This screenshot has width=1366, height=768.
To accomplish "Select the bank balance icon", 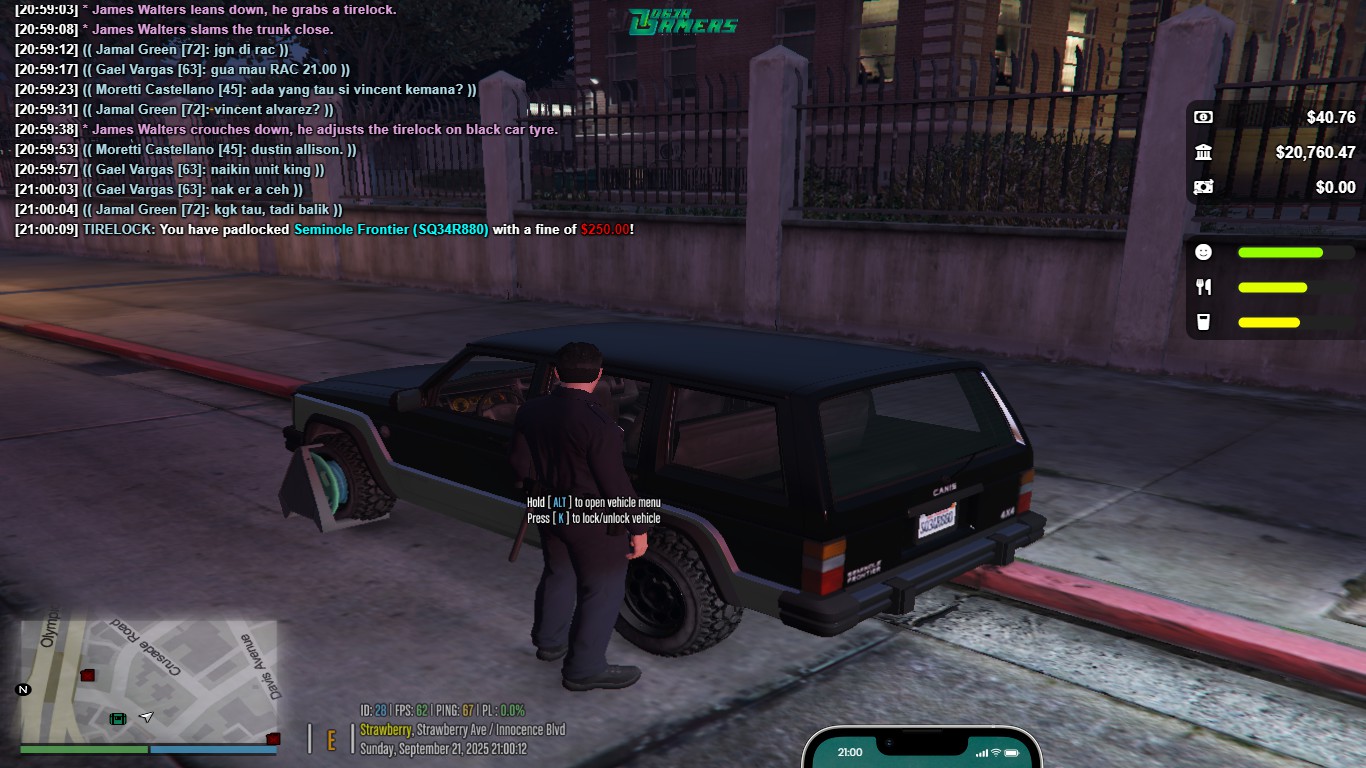I will click(x=1204, y=152).
